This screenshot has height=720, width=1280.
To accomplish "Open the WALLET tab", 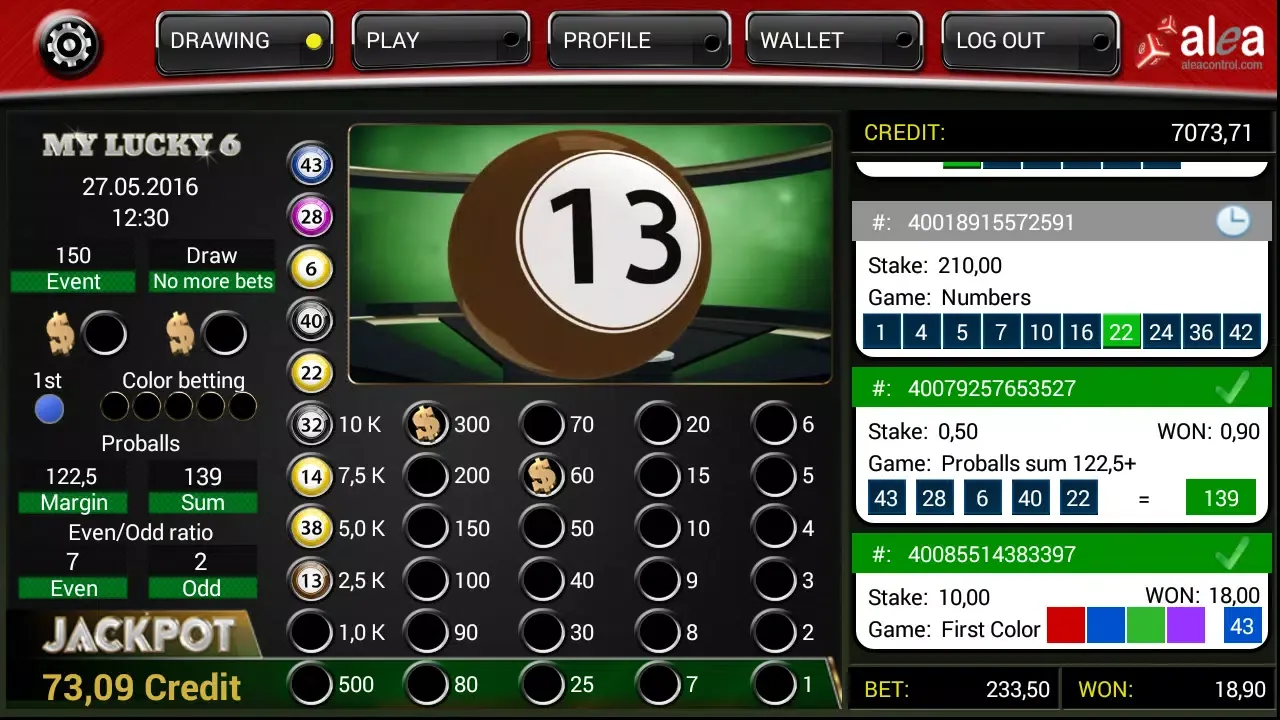I will click(833, 42).
